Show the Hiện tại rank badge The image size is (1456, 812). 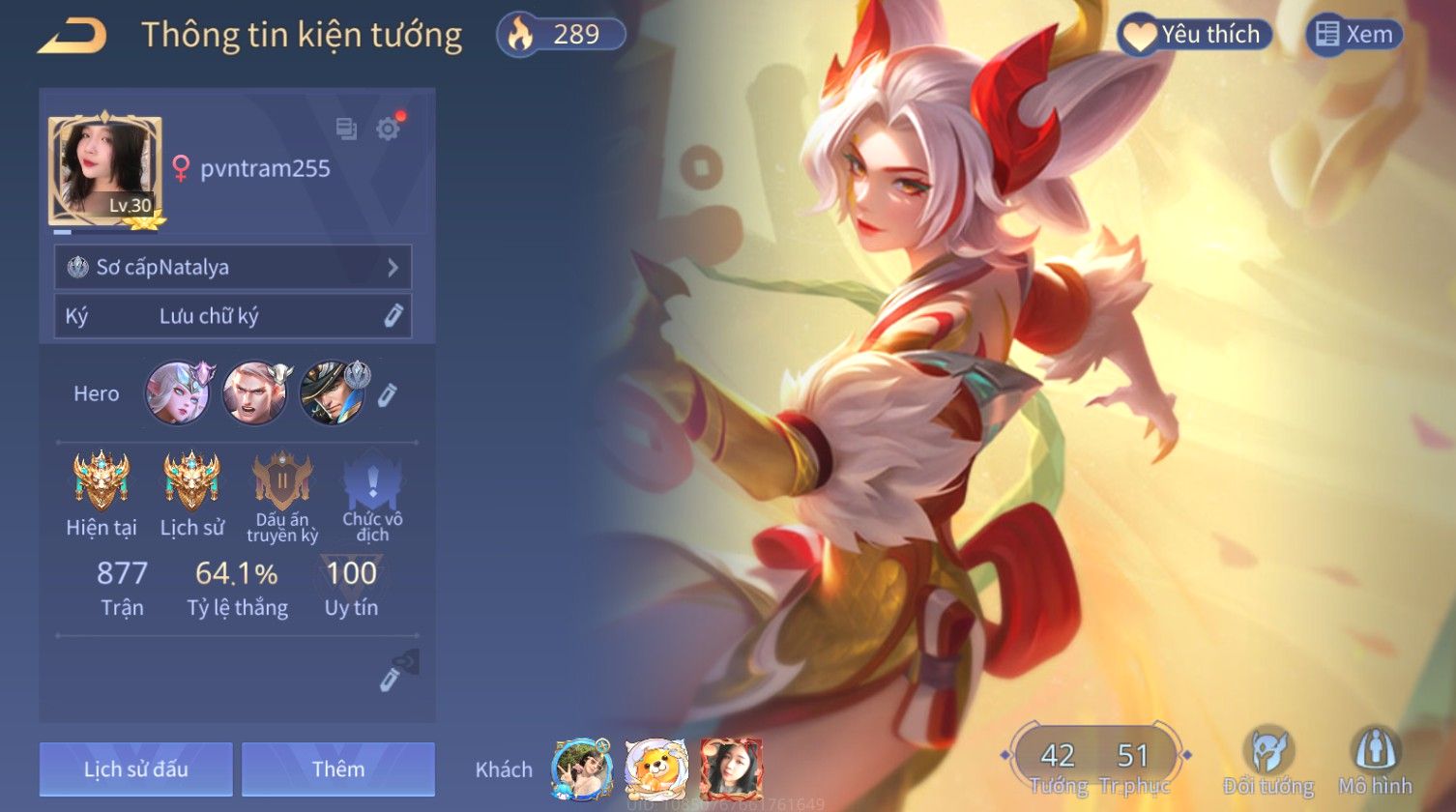click(102, 480)
